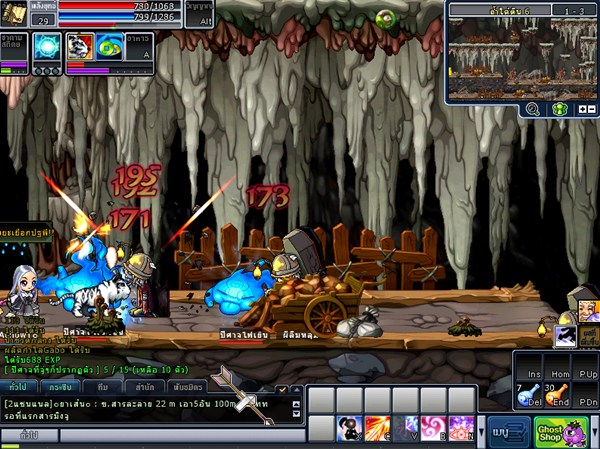Switch to the fifth chat tab
The width and height of the screenshot is (600, 449).
(189, 386)
